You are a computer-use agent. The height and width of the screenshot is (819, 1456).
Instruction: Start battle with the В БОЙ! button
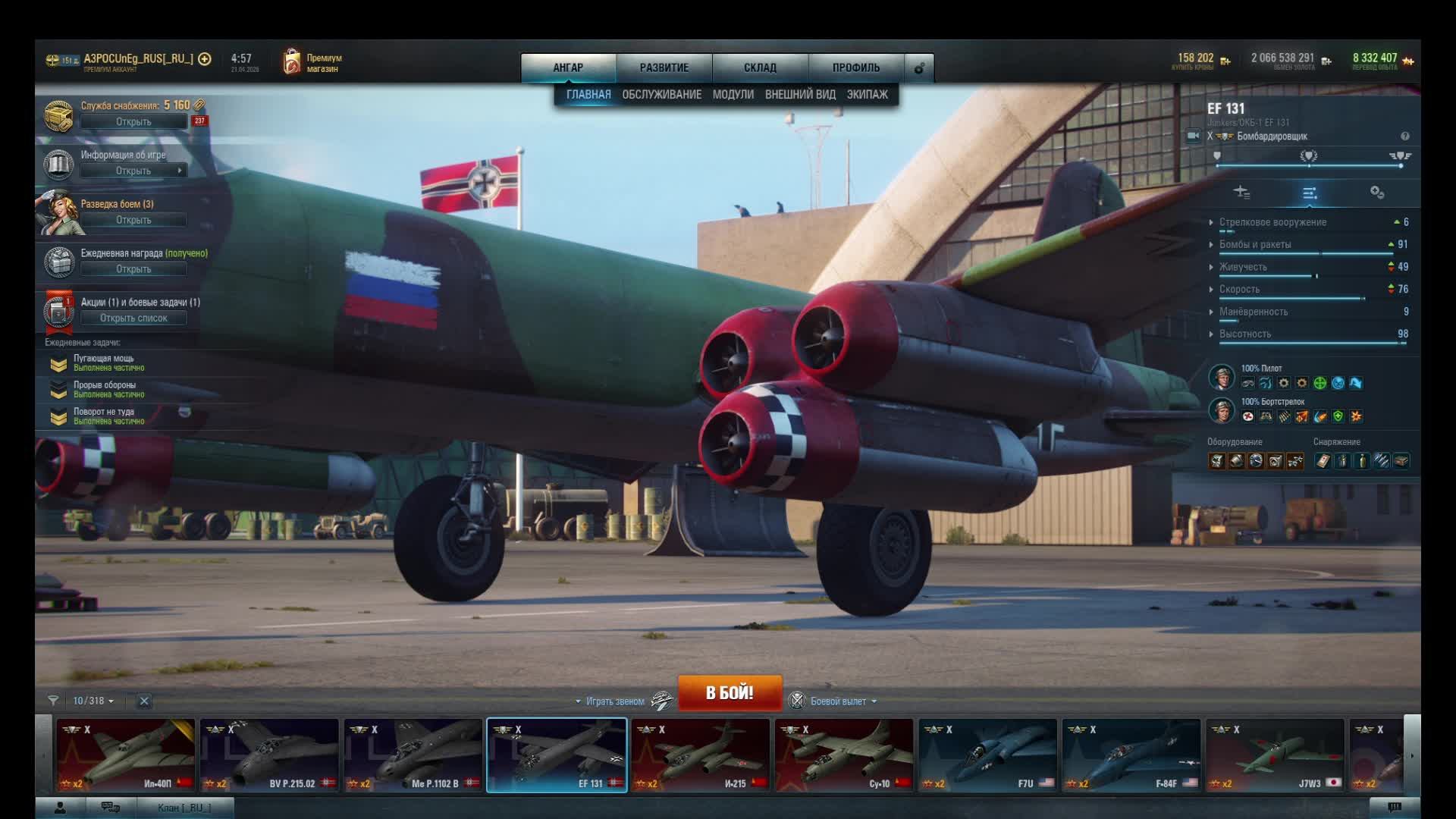coord(729,692)
